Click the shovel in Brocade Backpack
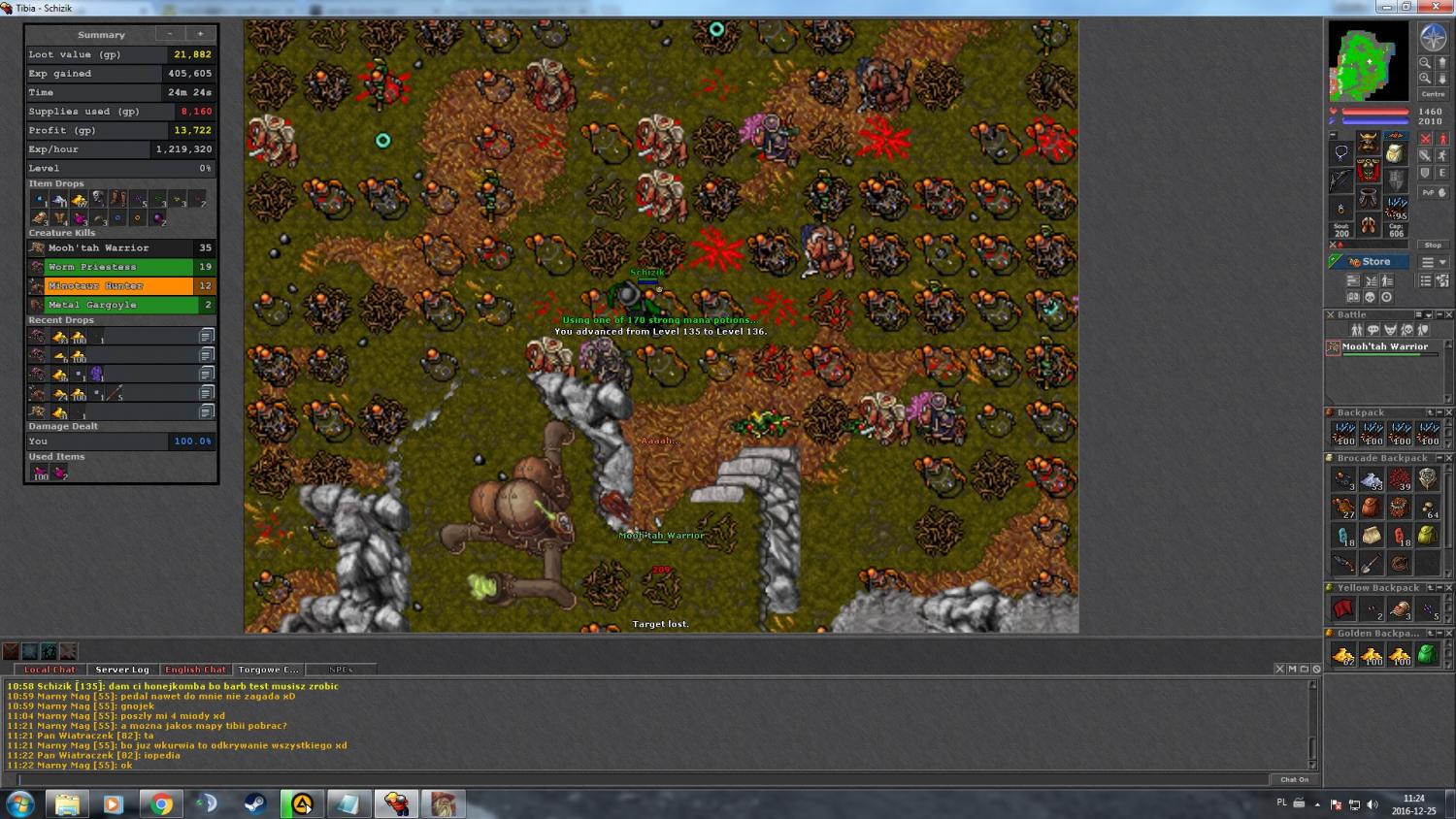The width and height of the screenshot is (1456, 819). [x=1371, y=564]
